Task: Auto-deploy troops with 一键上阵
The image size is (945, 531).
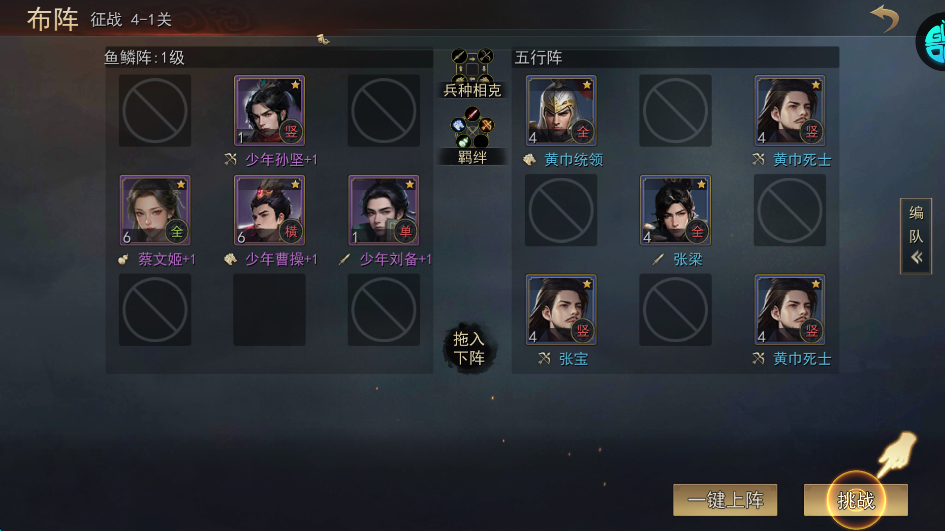Action: (725, 499)
